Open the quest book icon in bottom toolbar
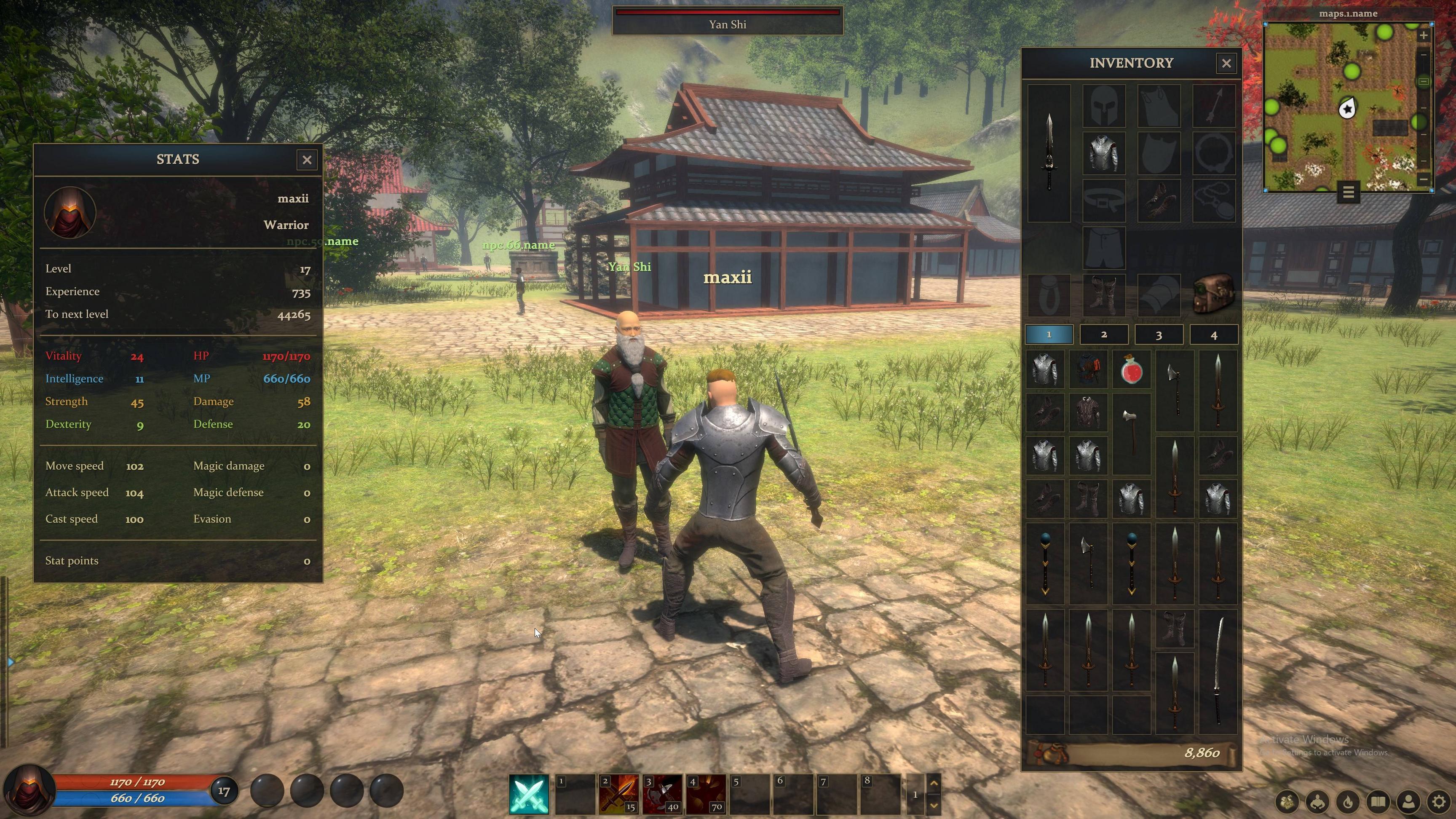The image size is (1456, 819). 1378,802
